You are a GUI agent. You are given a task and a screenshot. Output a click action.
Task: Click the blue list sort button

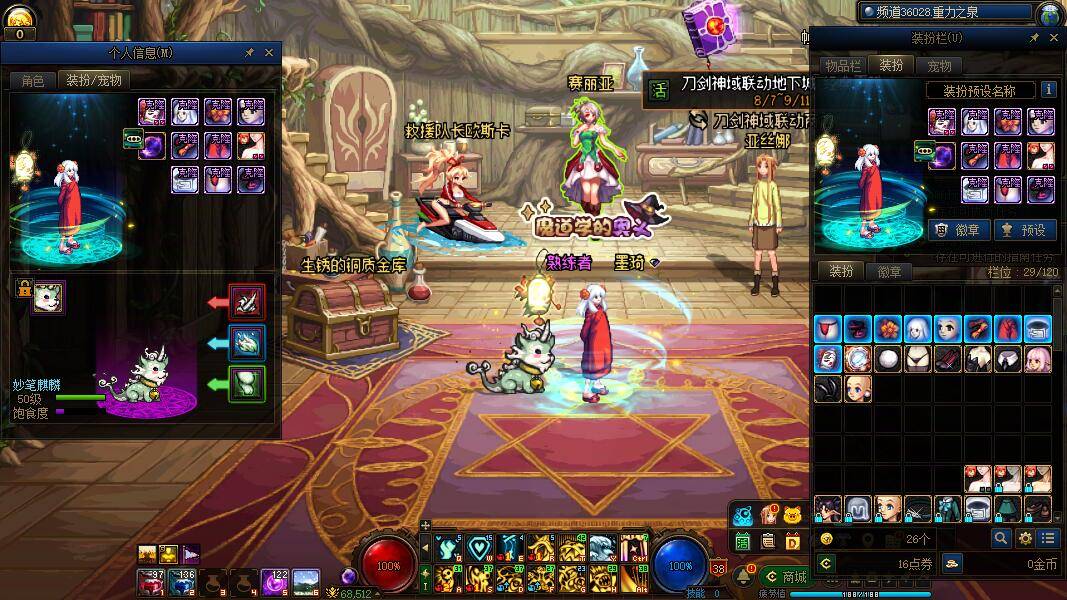pyautogui.click(x=1045, y=538)
